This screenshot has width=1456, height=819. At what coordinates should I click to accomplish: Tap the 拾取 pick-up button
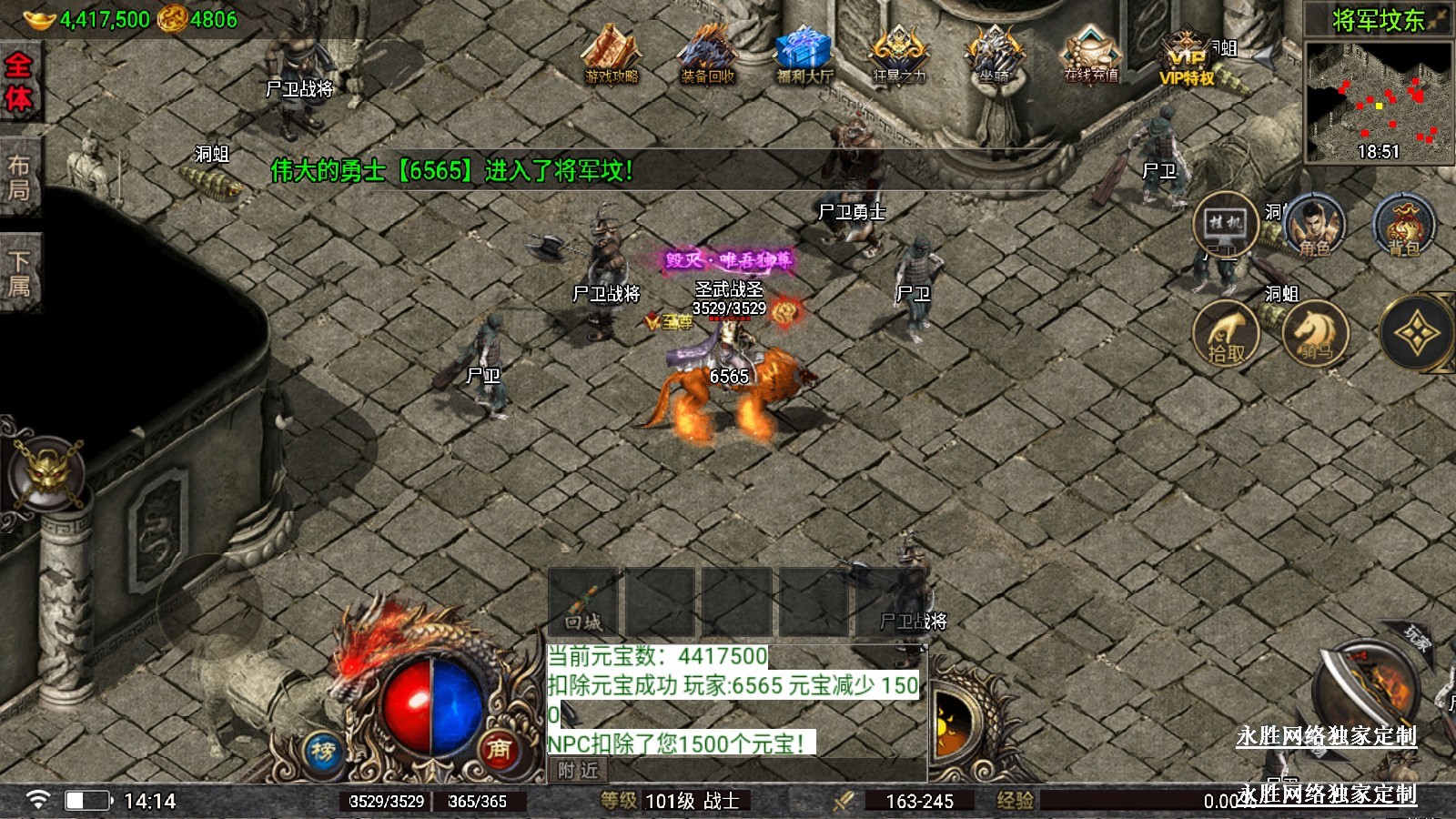1226,334
